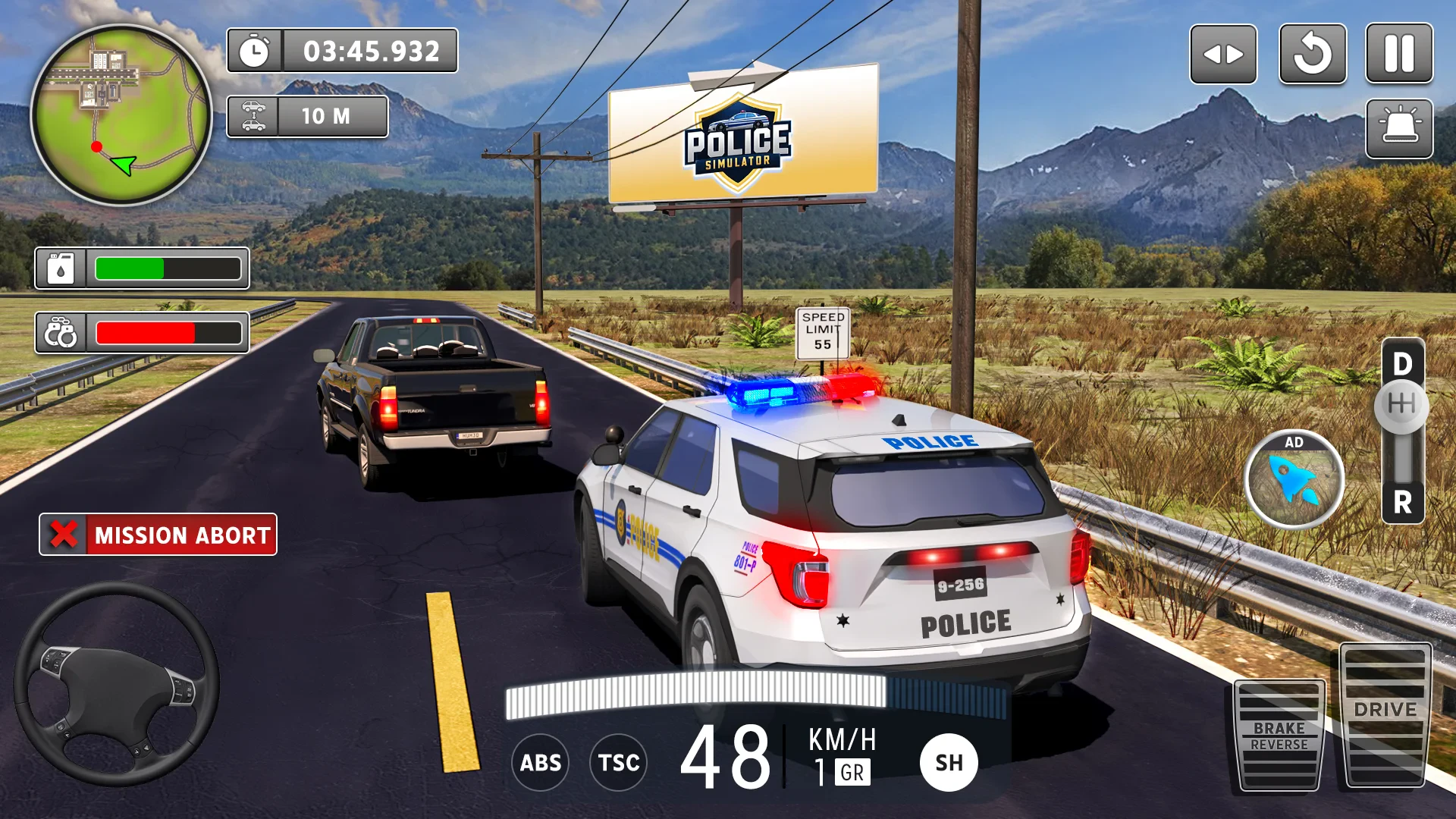Image resolution: width=1456 pixels, height=819 pixels.
Task: Toggle the ABS button
Action: click(540, 762)
